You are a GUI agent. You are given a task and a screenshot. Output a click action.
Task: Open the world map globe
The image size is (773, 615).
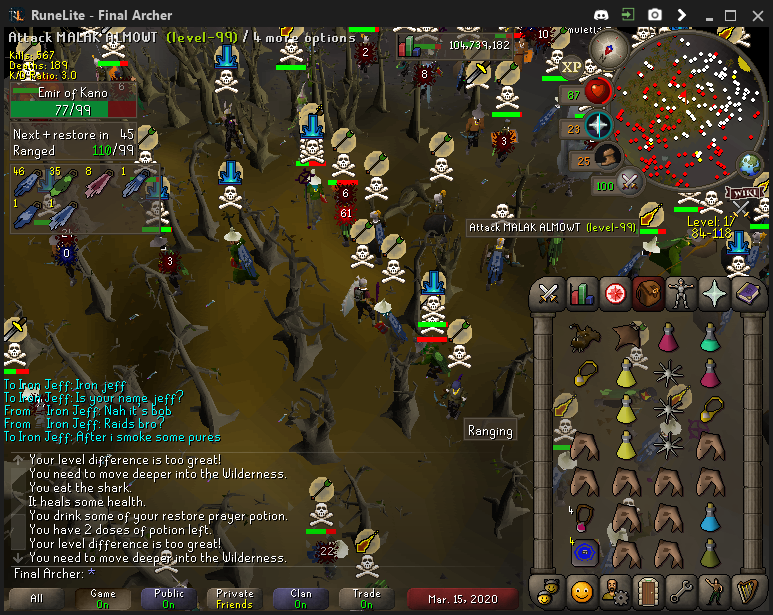point(750,164)
